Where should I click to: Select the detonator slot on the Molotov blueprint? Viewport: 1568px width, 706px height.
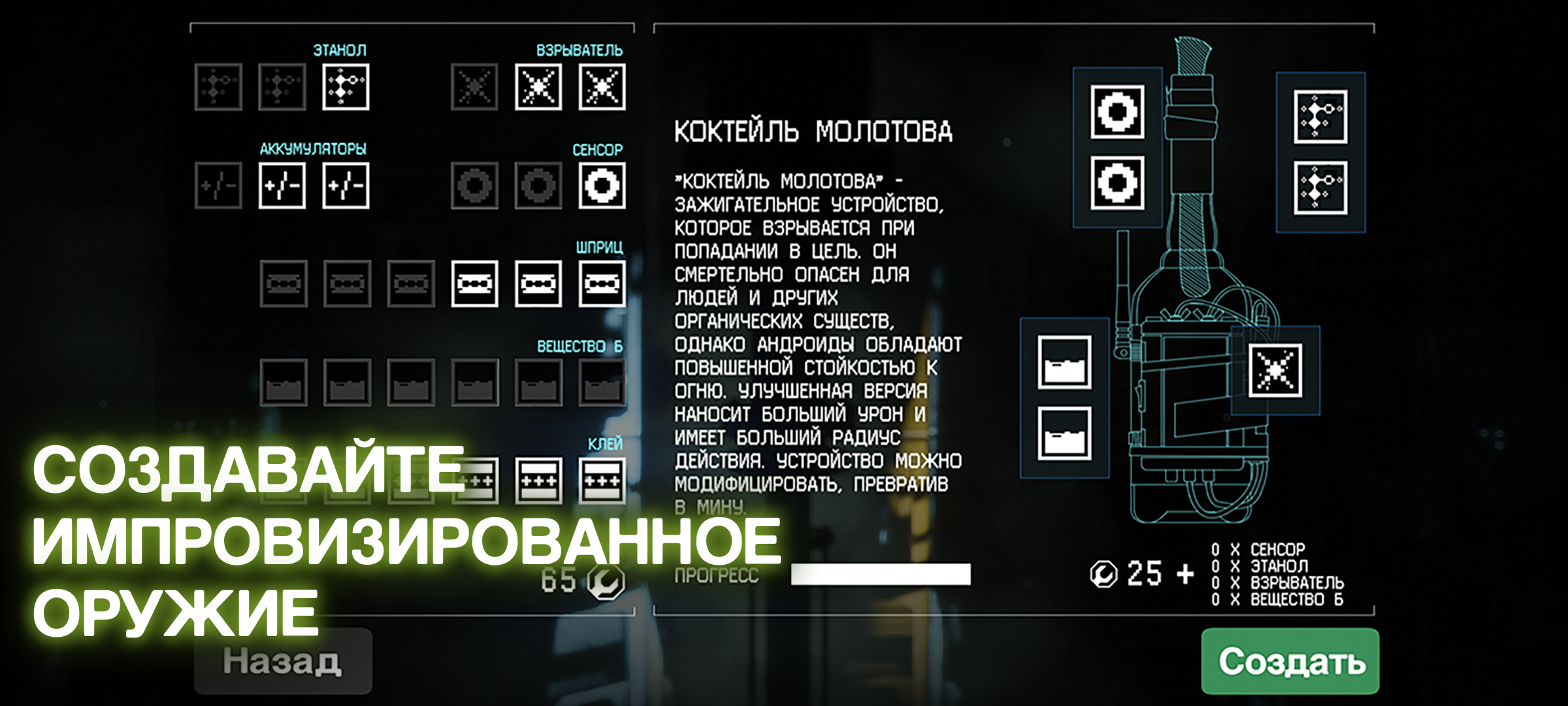[x=1275, y=371]
